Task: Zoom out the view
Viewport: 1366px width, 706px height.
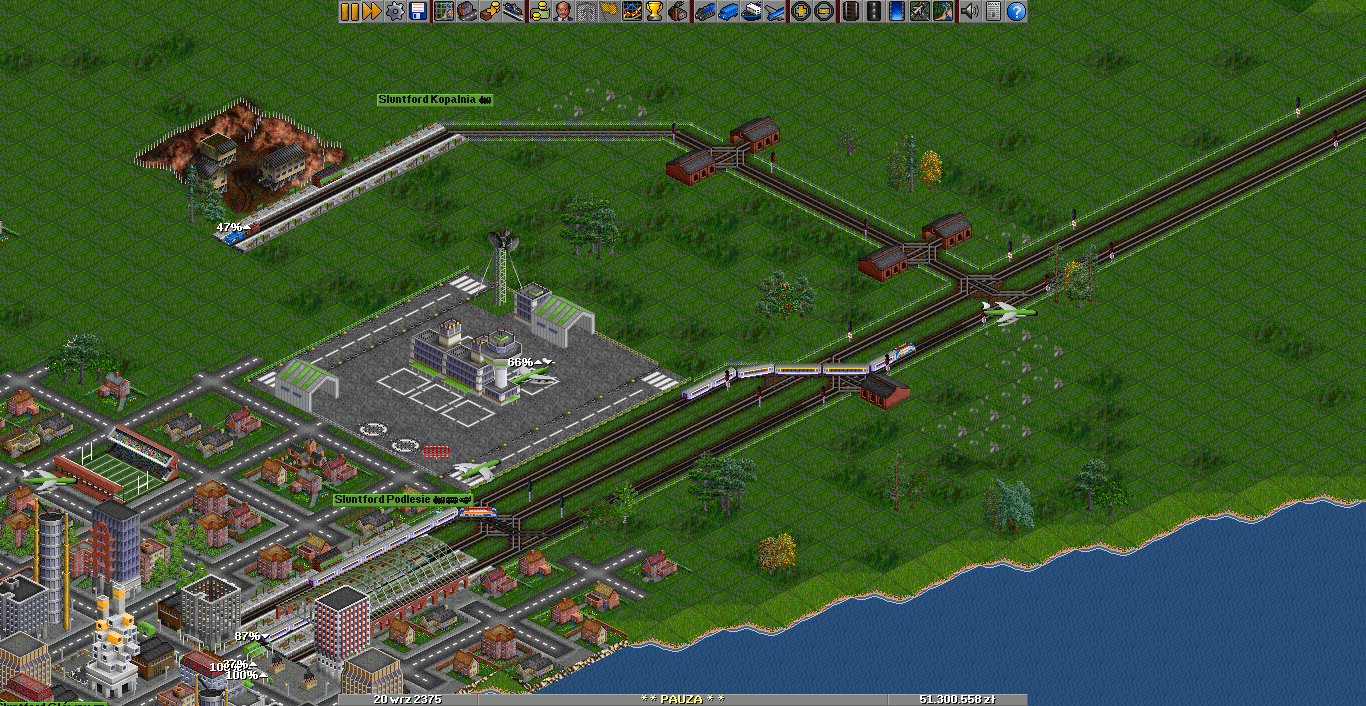Action: click(x=823, y=12)
